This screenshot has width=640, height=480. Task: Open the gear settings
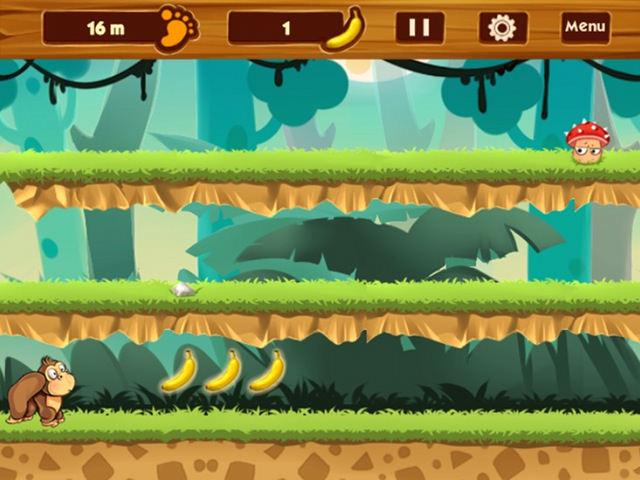(x=502, y=28)
